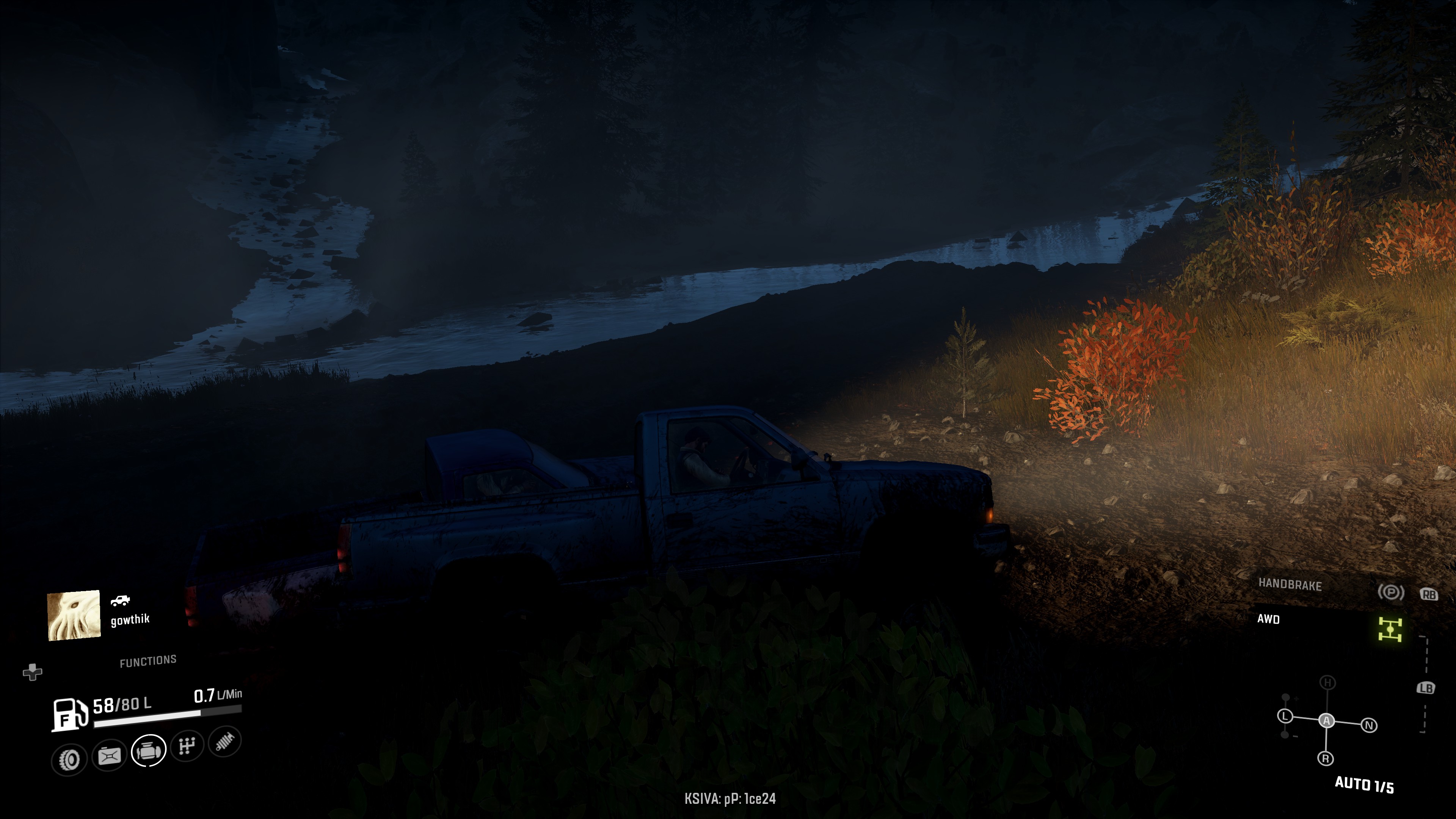Open the Functions menu label
This screenshot has width=1456, height=819.
148,661
